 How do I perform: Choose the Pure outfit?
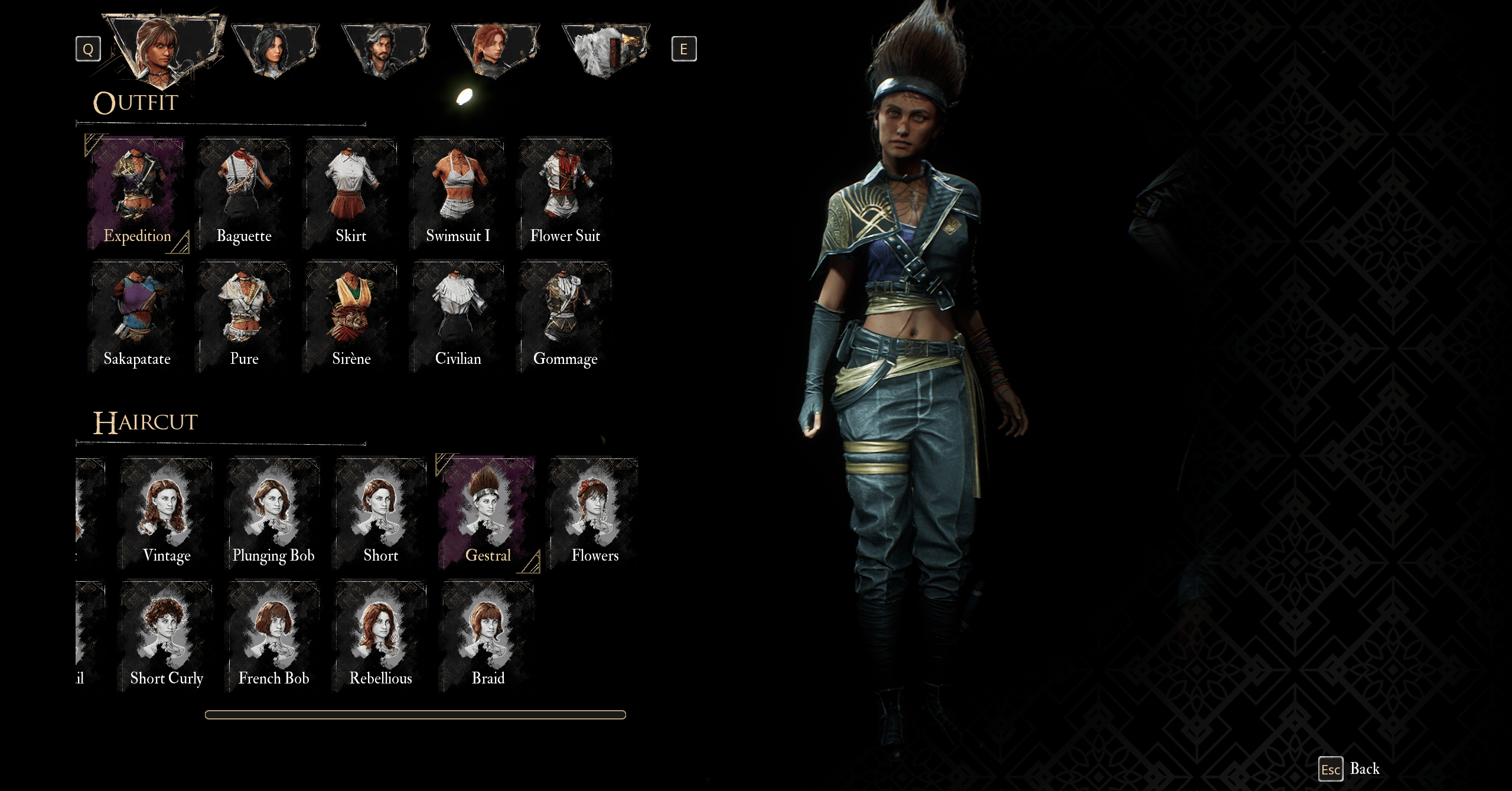(244, 317)
